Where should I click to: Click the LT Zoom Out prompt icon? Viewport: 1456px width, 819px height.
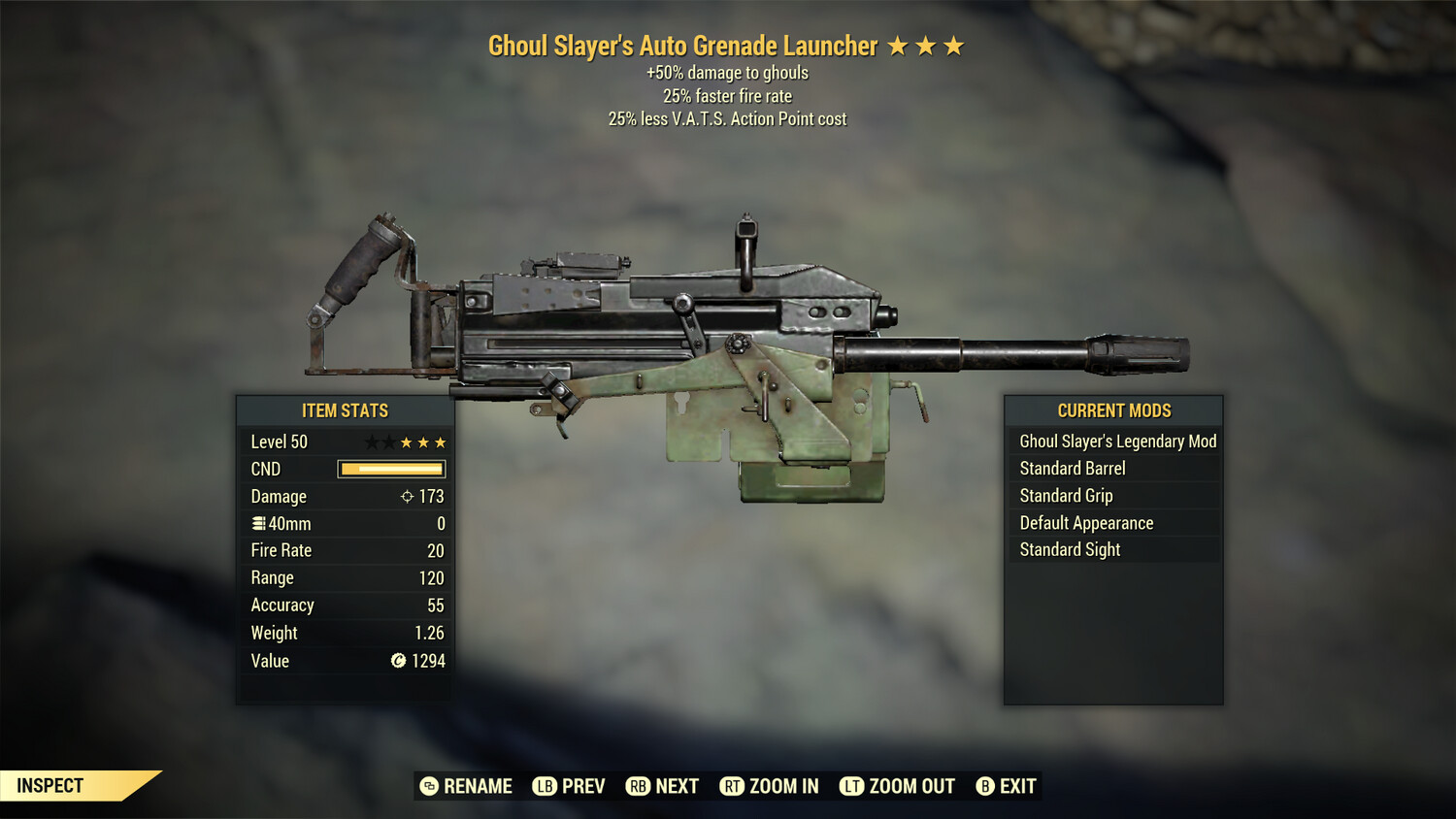[852, 786]
